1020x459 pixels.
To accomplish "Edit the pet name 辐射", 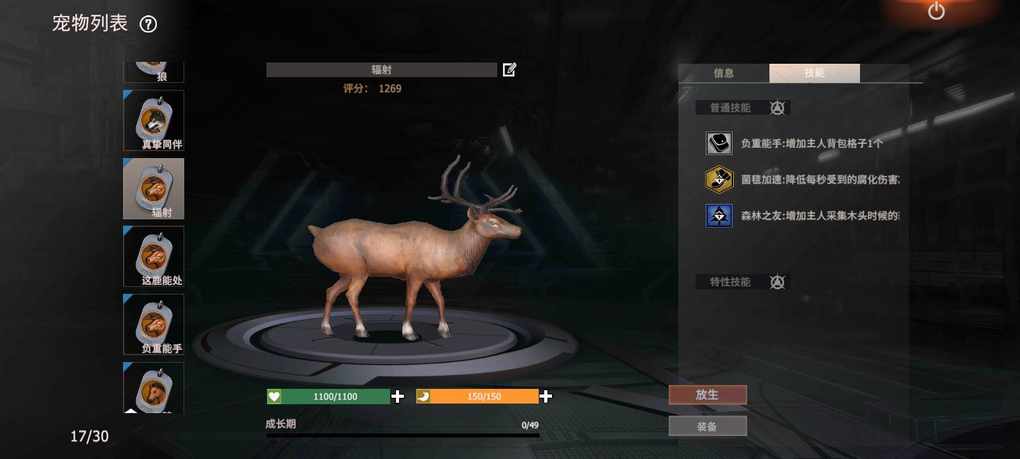I will click(x=510, y=70).
